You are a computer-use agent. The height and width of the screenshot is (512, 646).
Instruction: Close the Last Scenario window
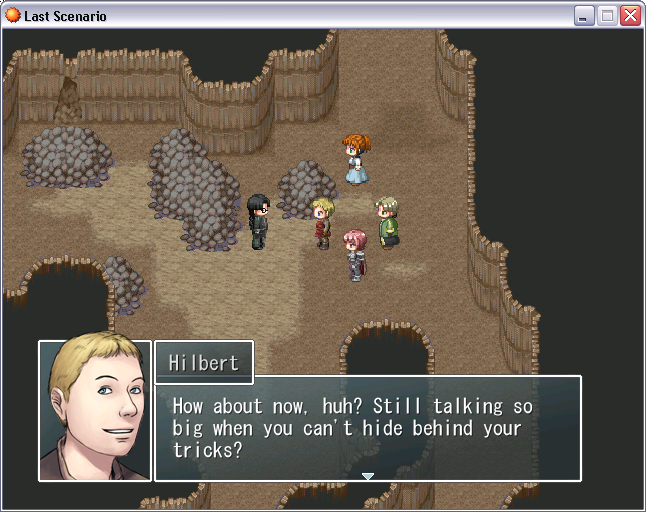coord(630,16)
